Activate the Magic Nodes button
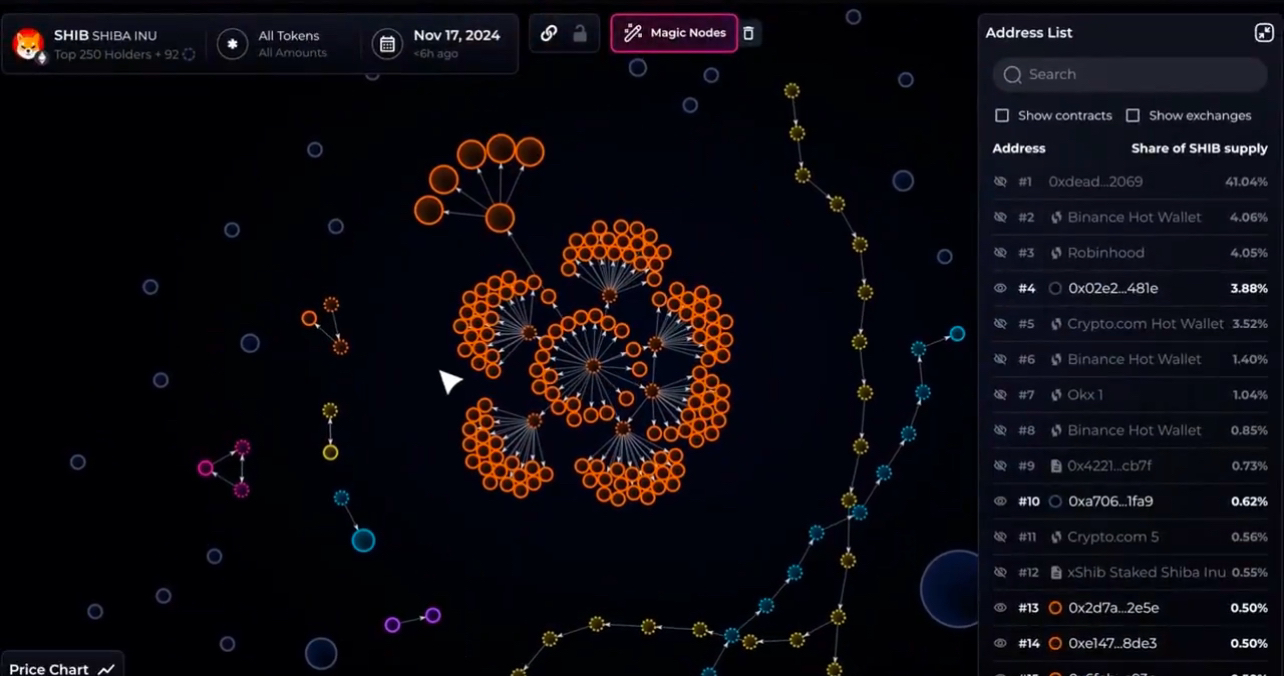Screen dimensions: 1284x676 [674, 33]
